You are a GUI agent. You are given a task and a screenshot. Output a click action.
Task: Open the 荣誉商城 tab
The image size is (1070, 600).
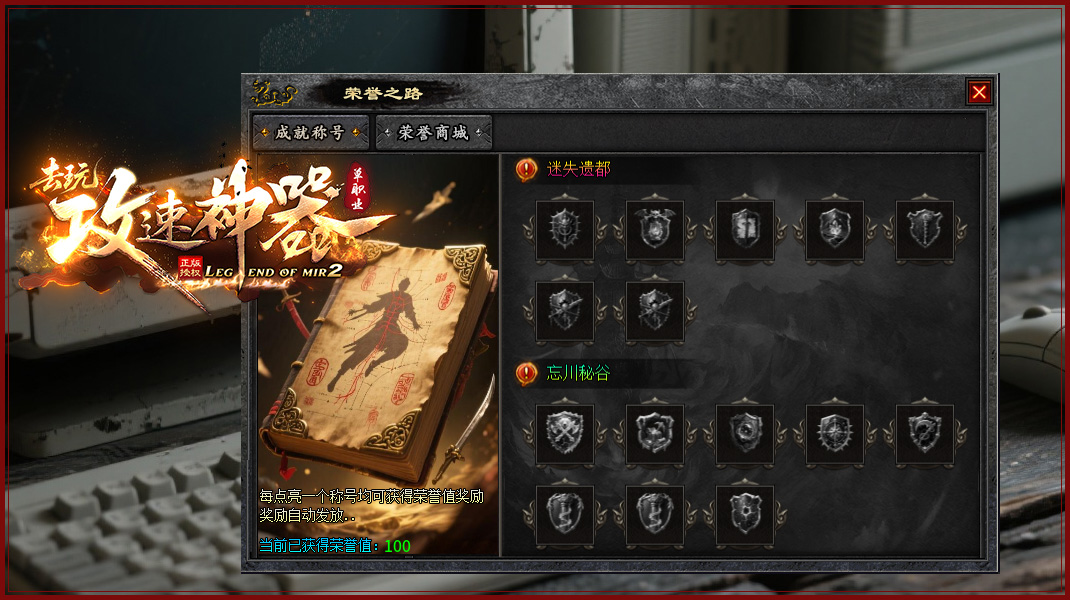coord(434,132)
